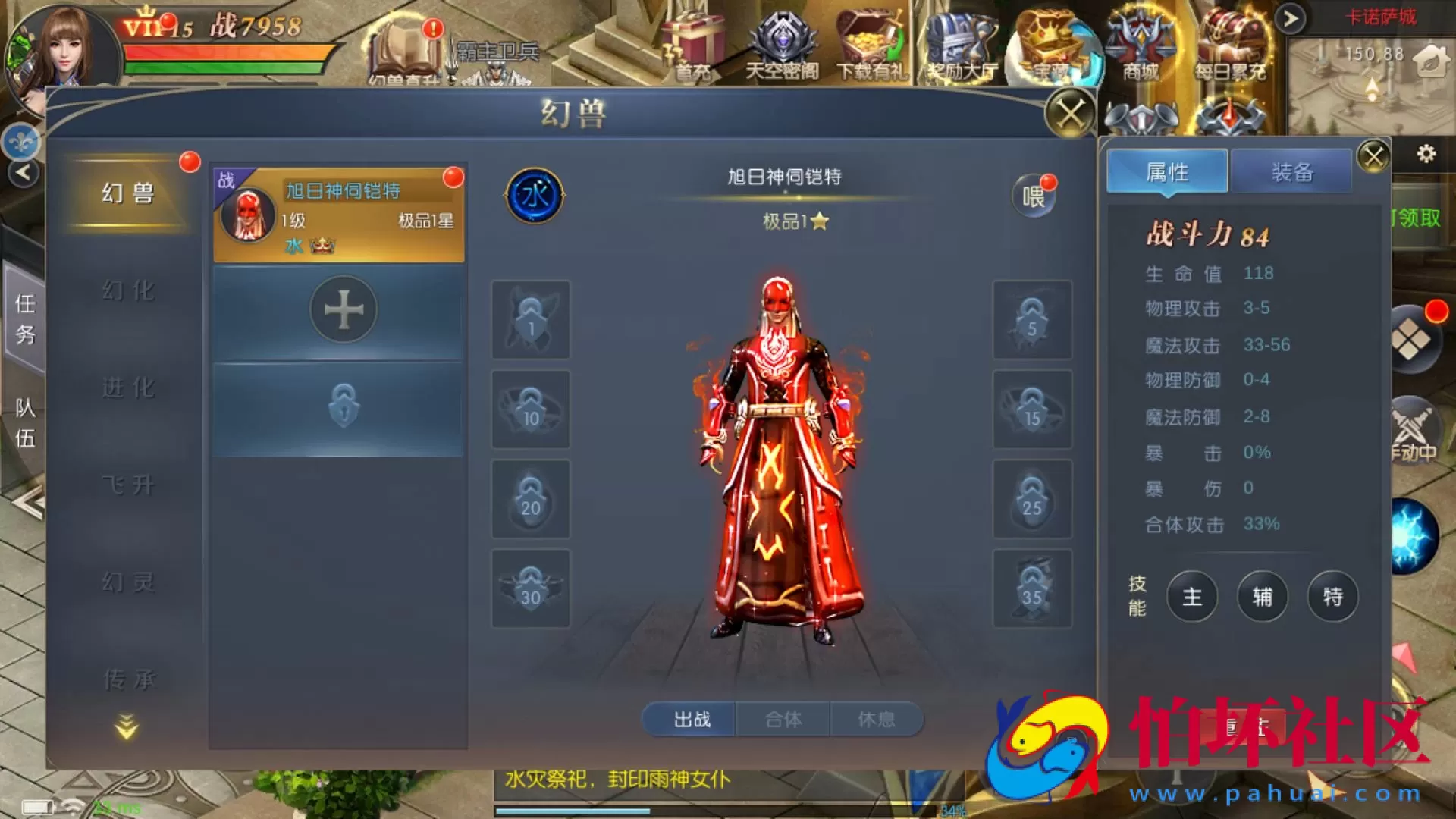View the 特 special skill button
The image size is (1456, 819).
click(1332, 597)
